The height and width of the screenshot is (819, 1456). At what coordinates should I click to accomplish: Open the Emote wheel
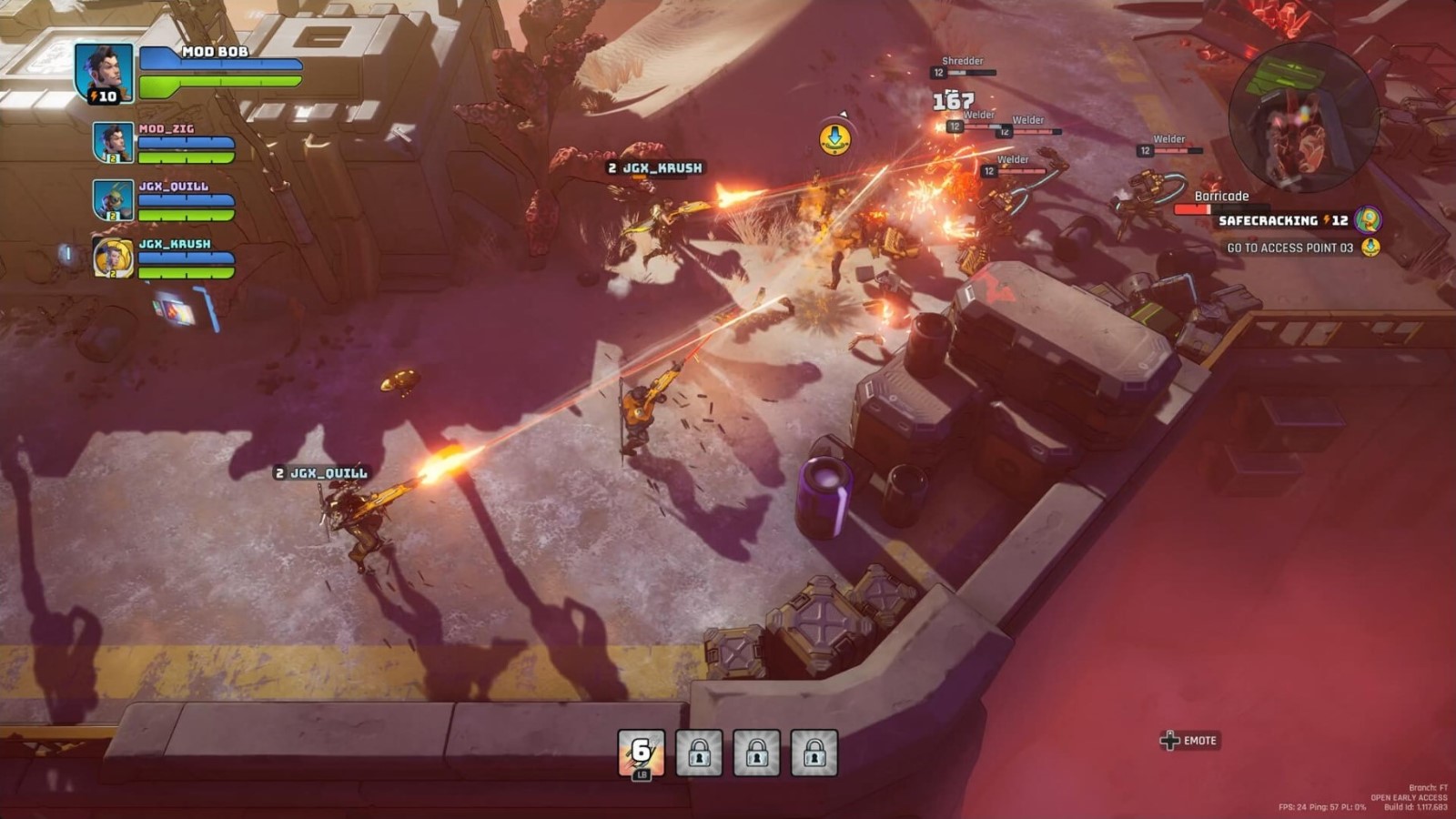click(x=1188, y=741)
